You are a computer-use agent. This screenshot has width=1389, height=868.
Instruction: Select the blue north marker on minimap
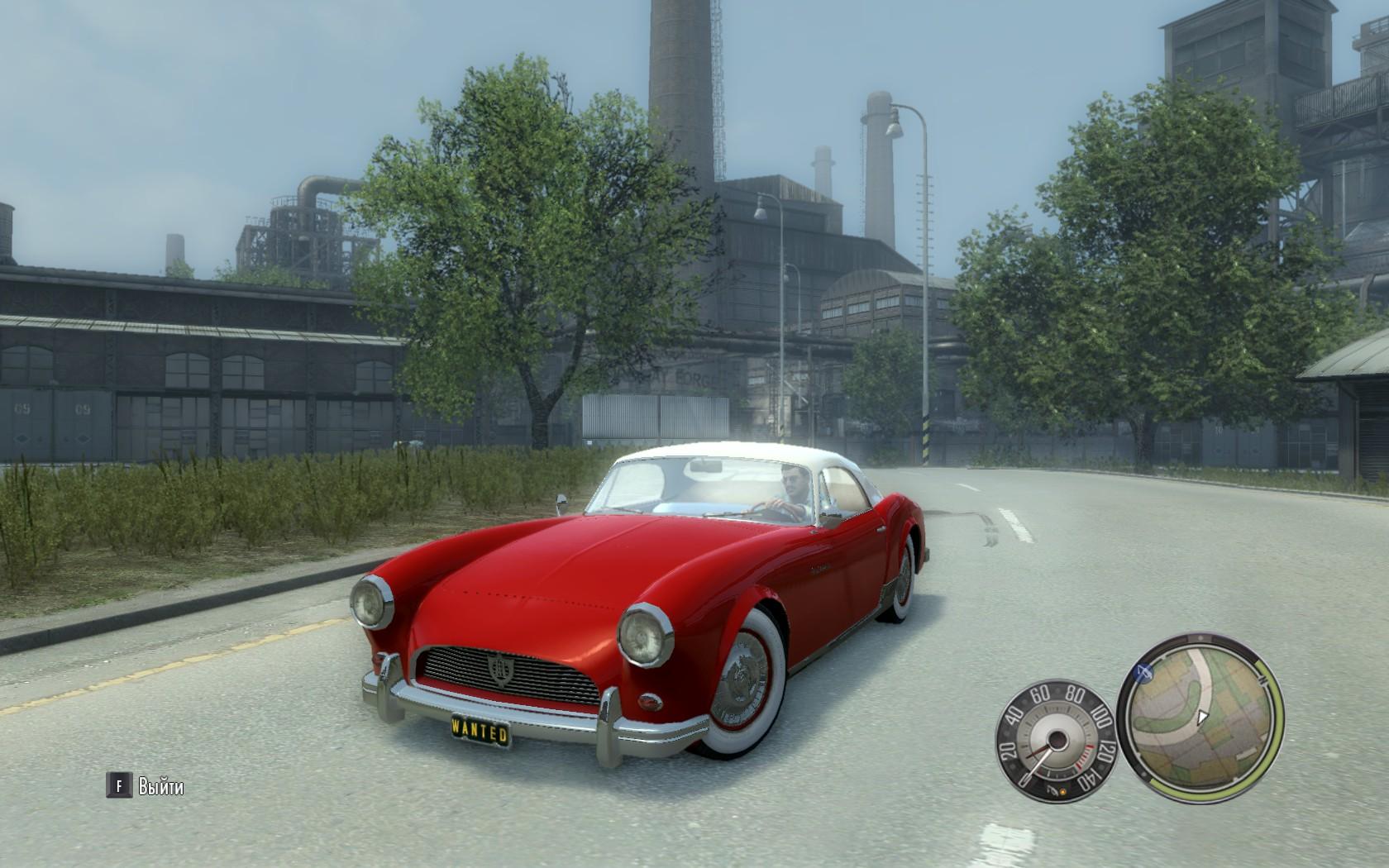pos(1144,671)
